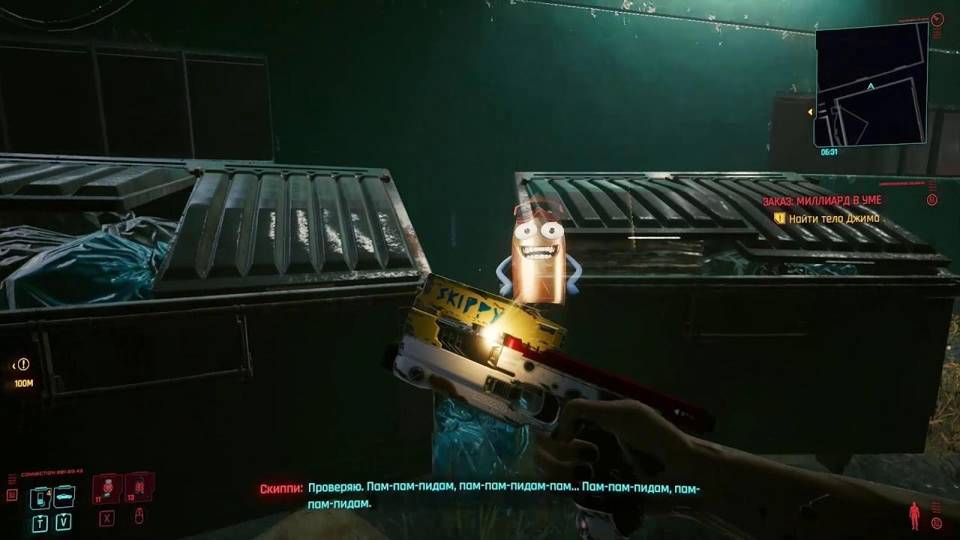Click the yellow arrow marker beside minimap
Screen dimensions: 960x540
pos(809,112)
